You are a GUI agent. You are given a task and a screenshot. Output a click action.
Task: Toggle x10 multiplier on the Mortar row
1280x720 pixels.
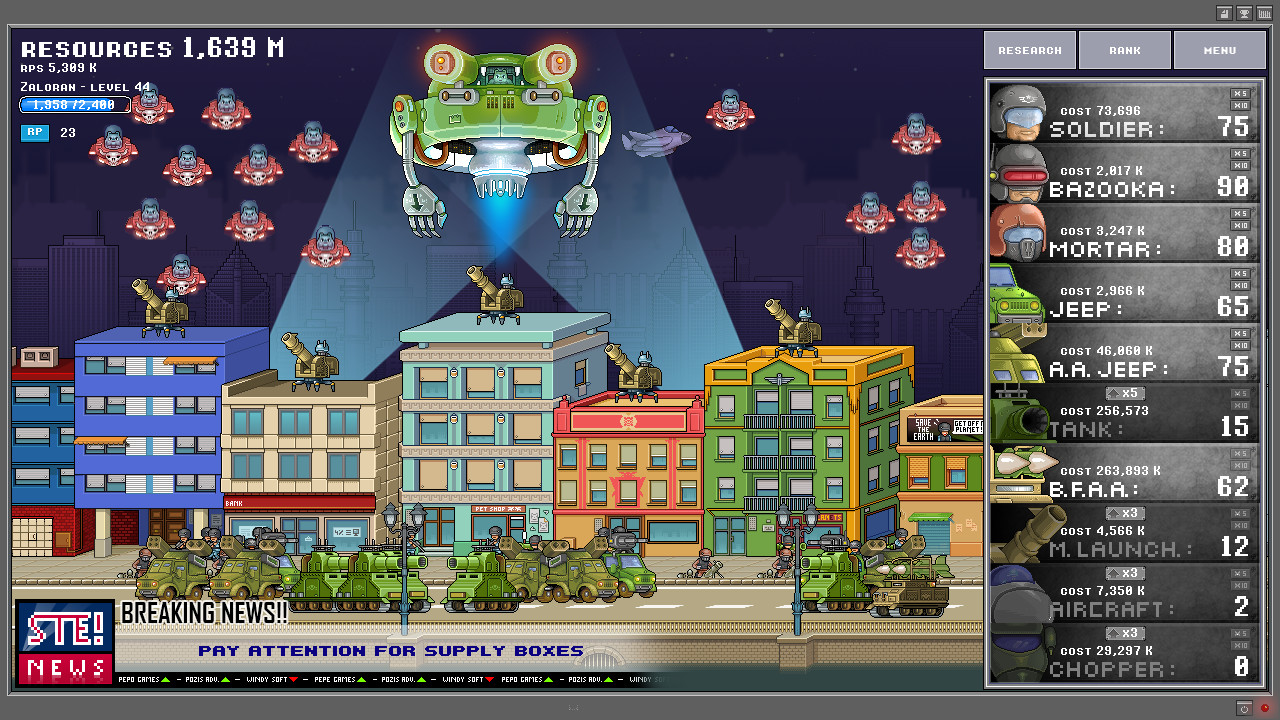(1240, 226)
